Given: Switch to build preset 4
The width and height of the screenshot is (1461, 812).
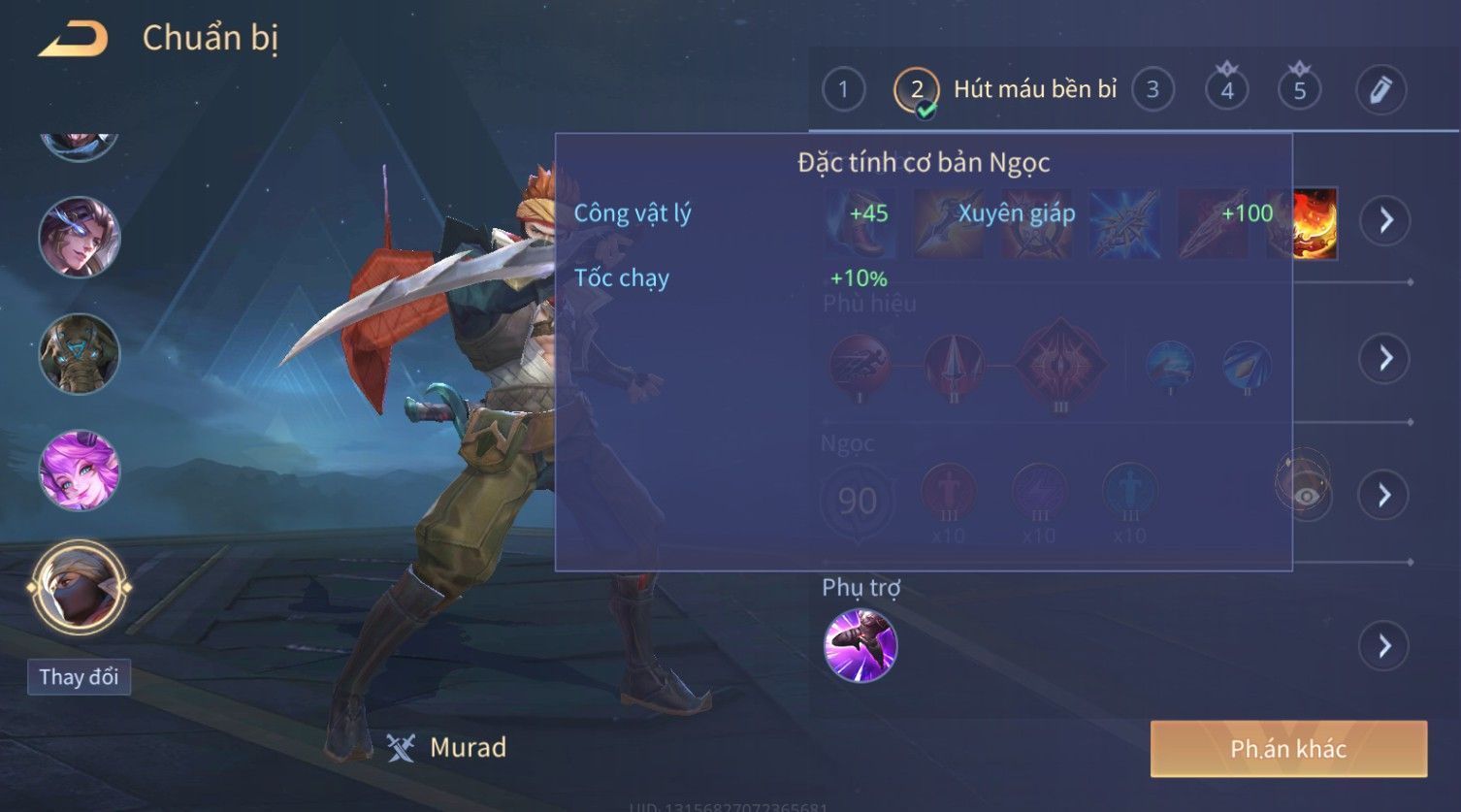Looking at the screenshot, I should (x=1227, y=90).
